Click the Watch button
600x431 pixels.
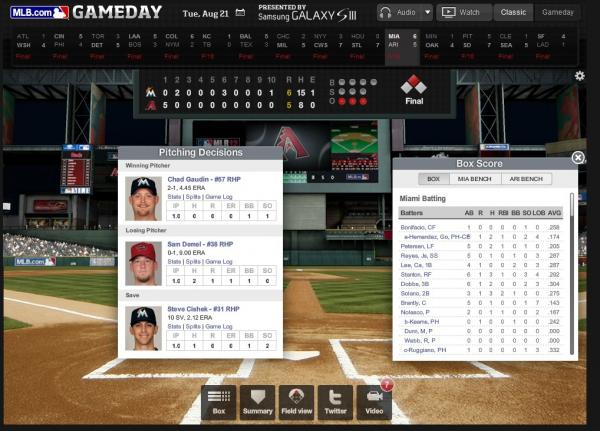463,13
